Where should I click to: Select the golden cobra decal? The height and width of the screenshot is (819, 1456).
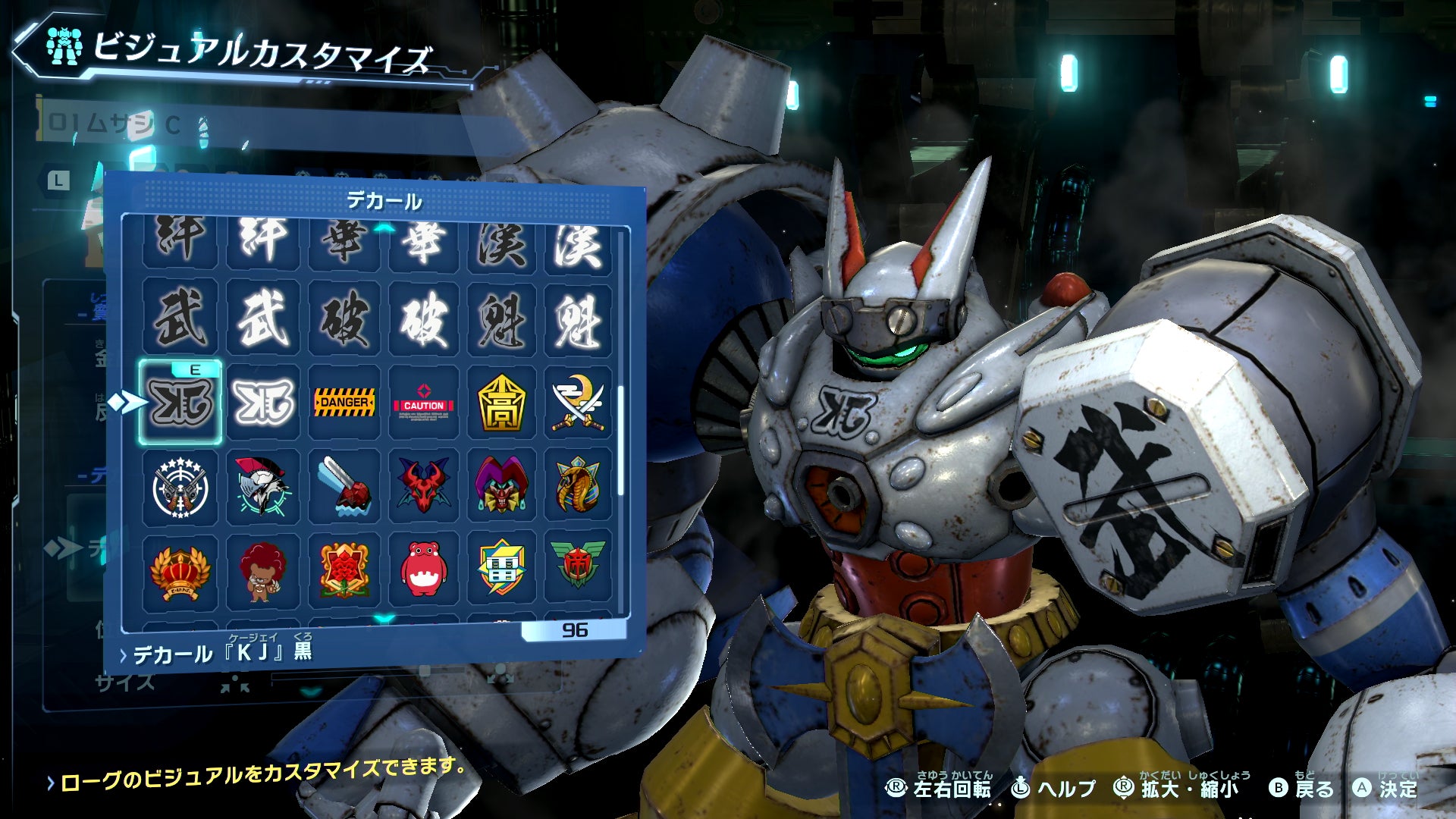coord(578,487)
